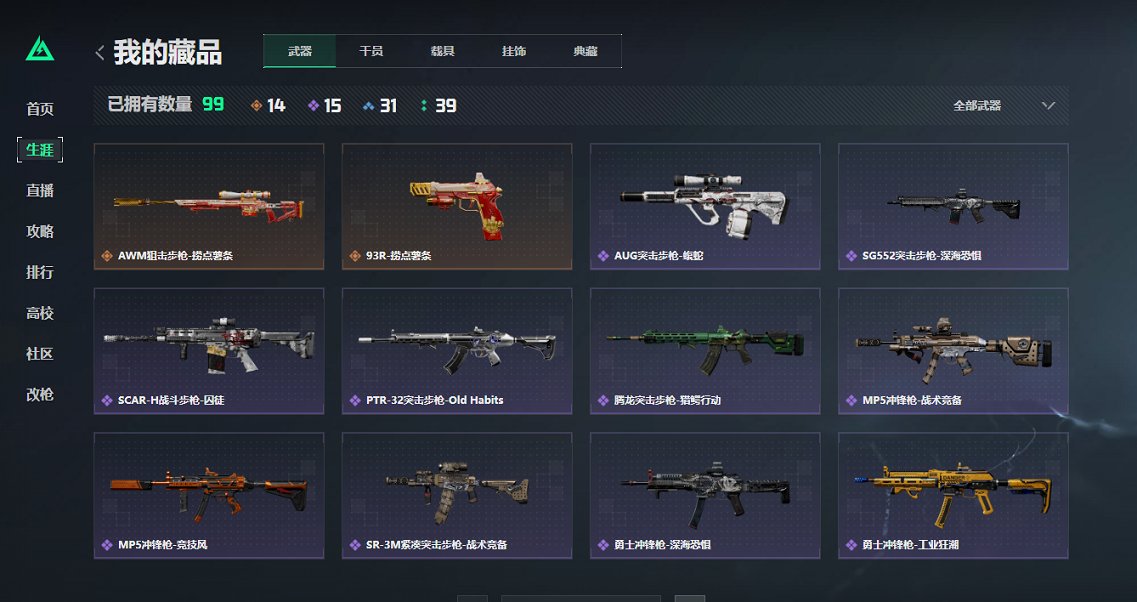Go to 首页 in the sidebar
Viewport: 1137px width, 602px height.
click(40, 109)
